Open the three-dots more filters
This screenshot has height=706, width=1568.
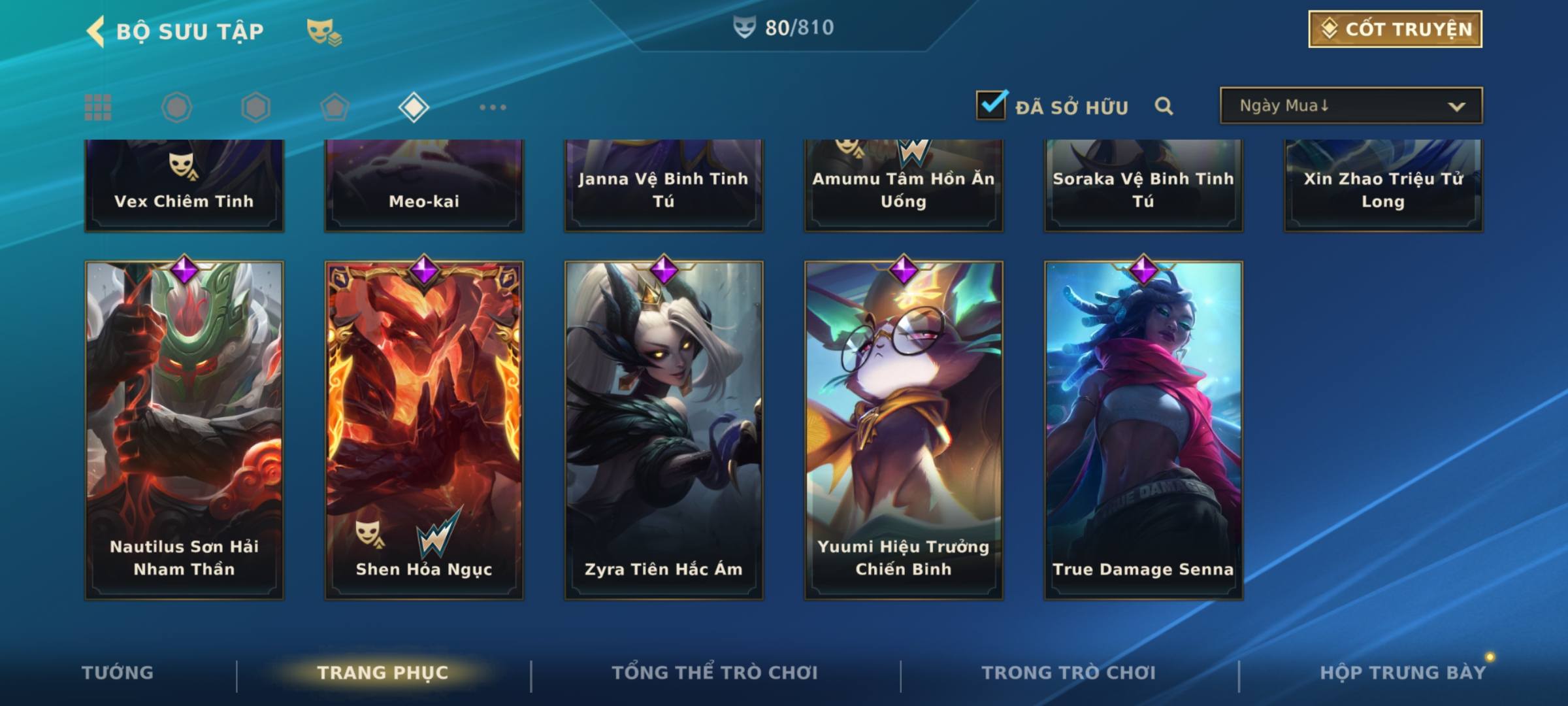[x=493, y=107]
